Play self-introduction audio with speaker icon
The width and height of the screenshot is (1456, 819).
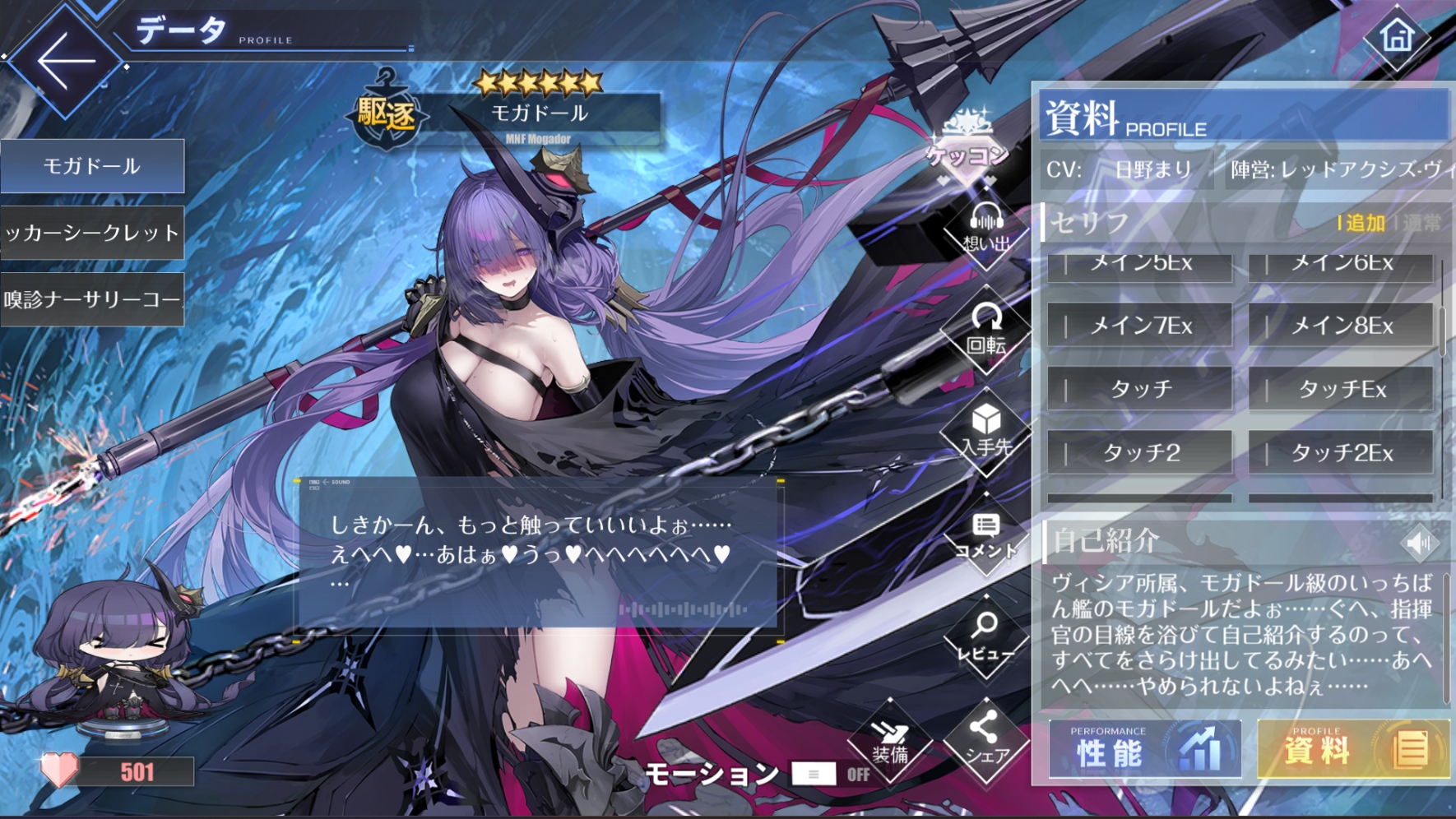[x=1418, y=543]
